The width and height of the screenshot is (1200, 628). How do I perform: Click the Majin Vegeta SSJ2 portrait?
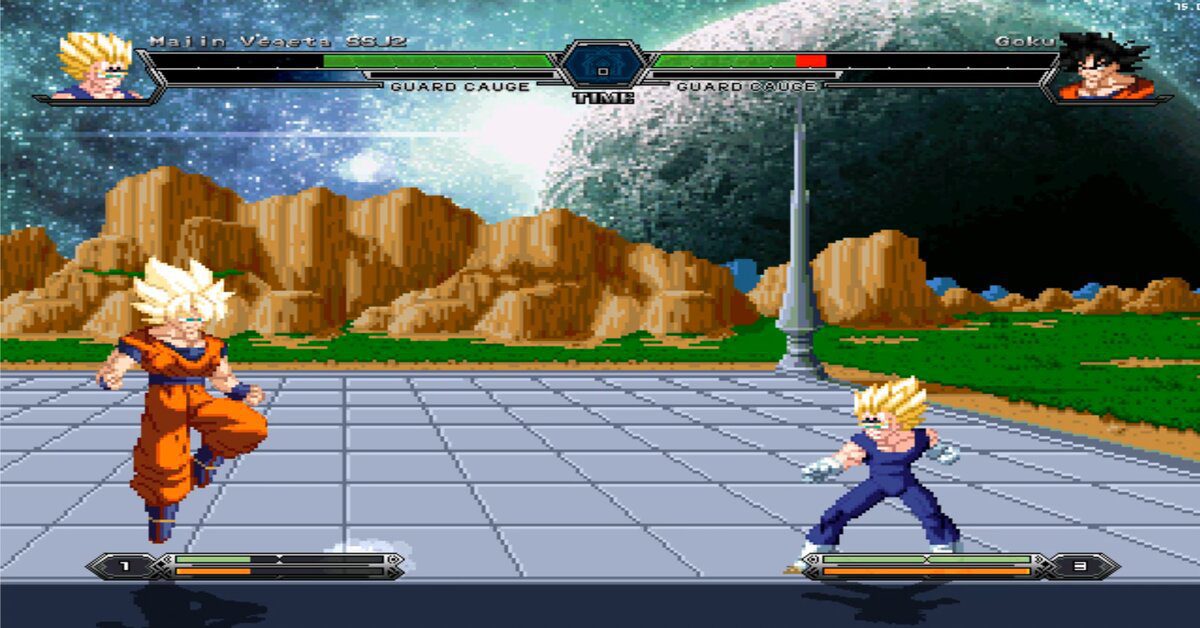[x=98, y=67]
